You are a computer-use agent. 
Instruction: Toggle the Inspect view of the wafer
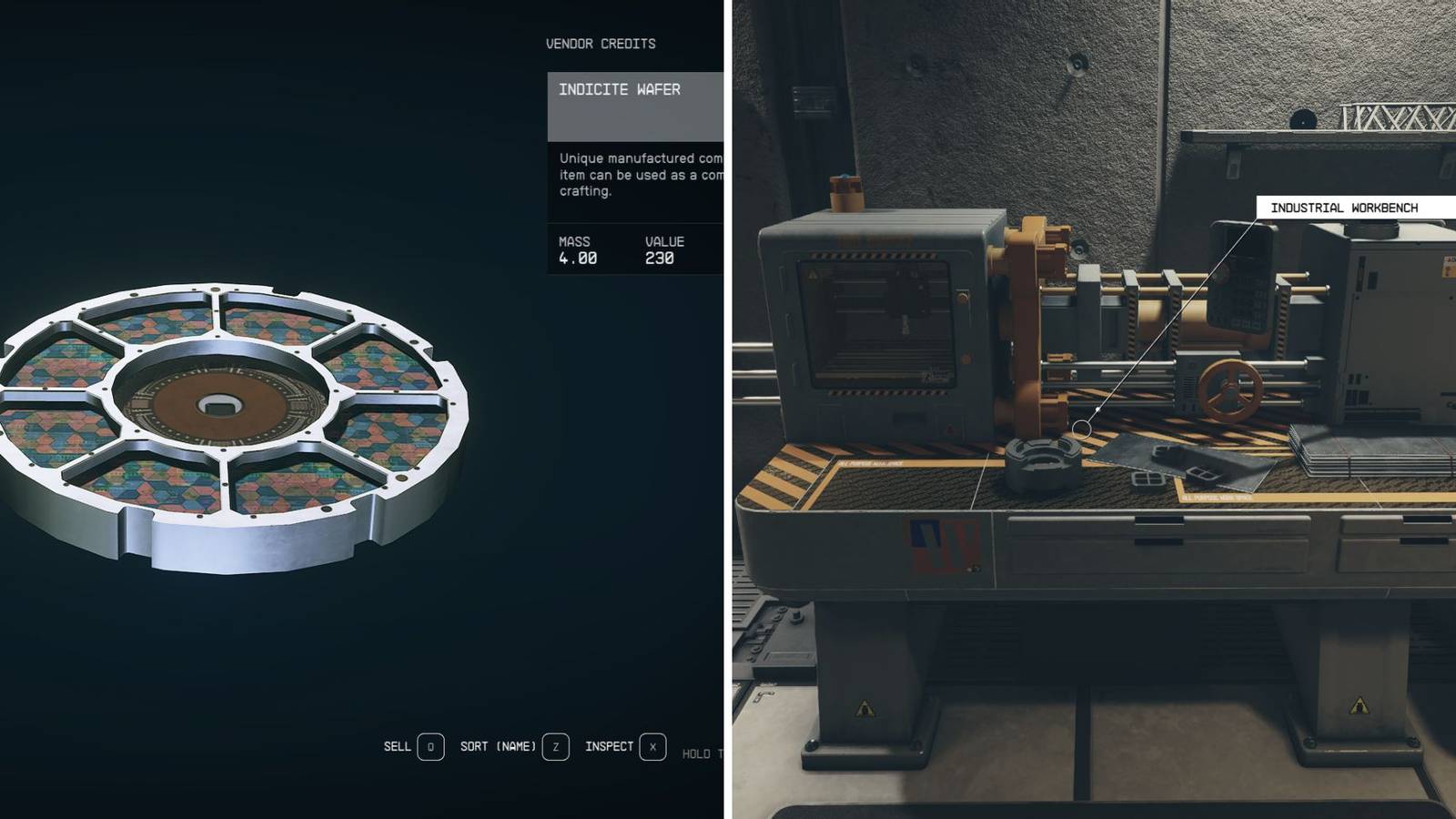[608, 746]
